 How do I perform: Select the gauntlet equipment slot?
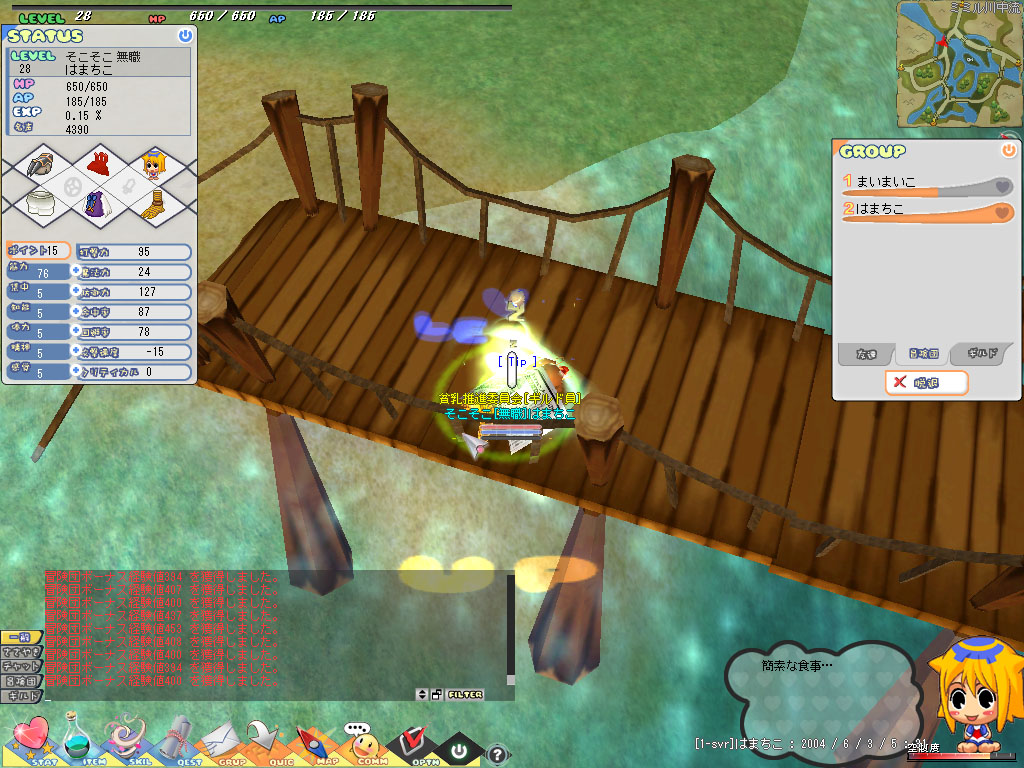click(42, 165)
